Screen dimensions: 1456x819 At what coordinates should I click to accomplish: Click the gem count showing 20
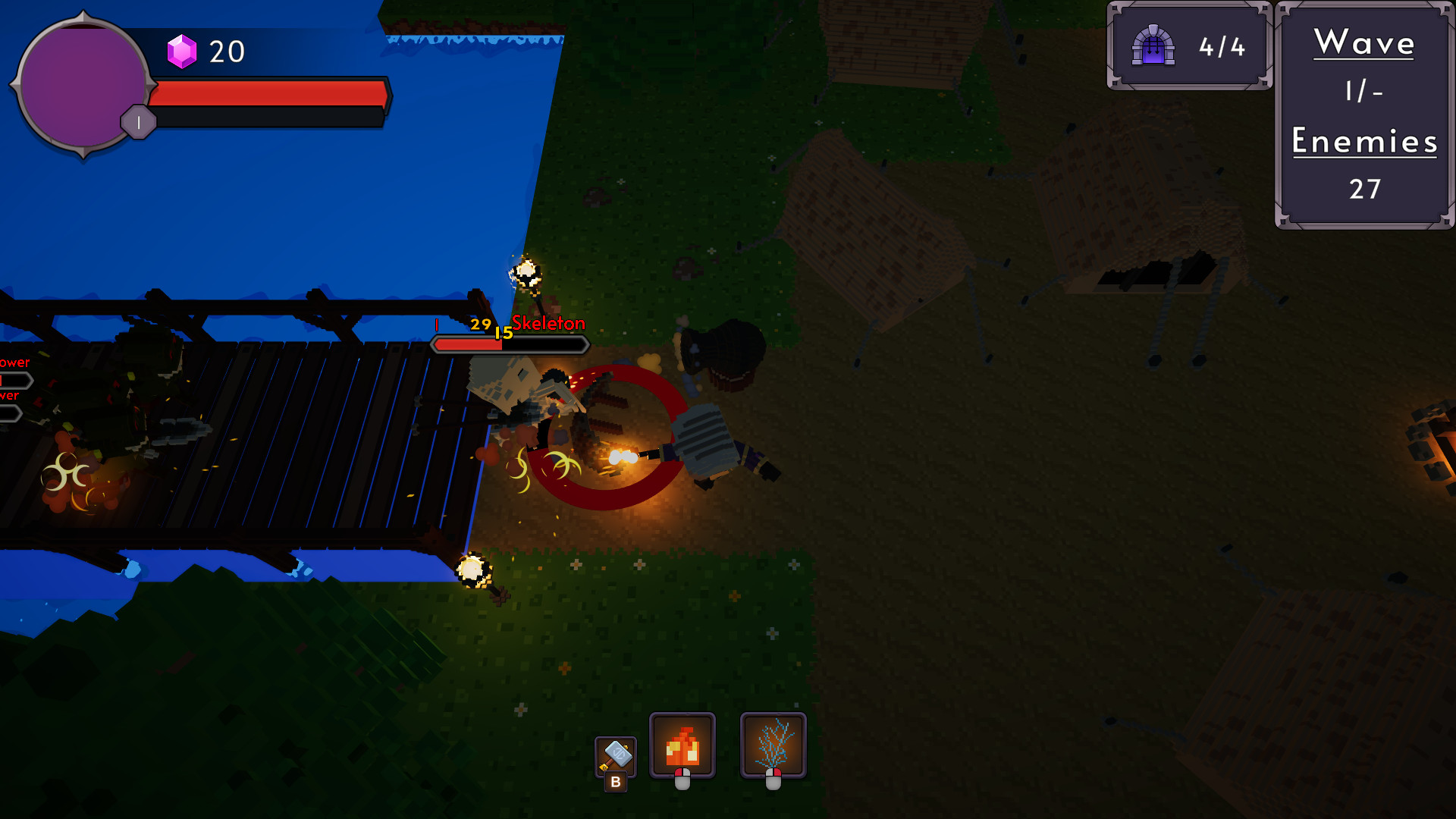pos(227,52)
